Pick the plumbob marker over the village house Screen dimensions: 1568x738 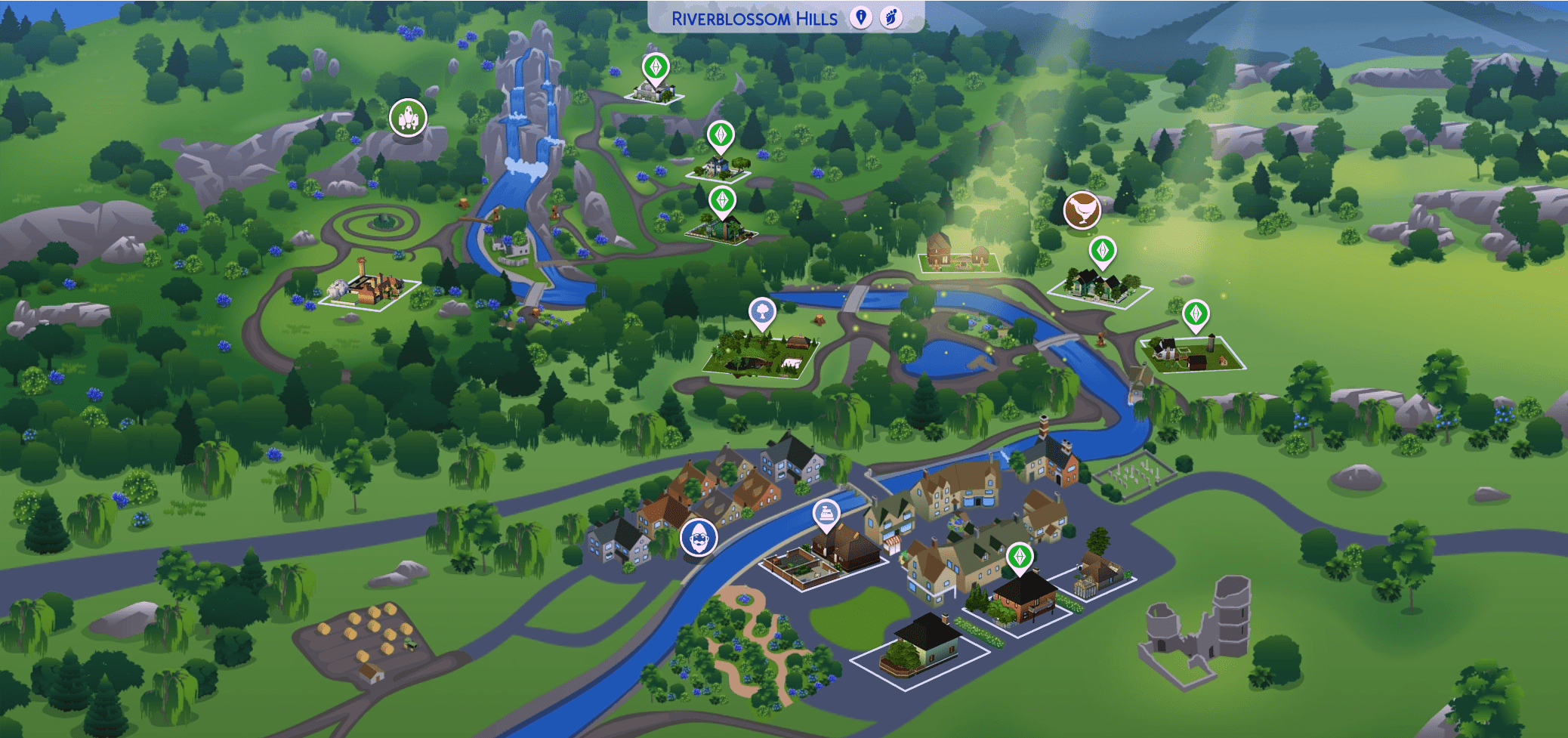coord(1020,557)
